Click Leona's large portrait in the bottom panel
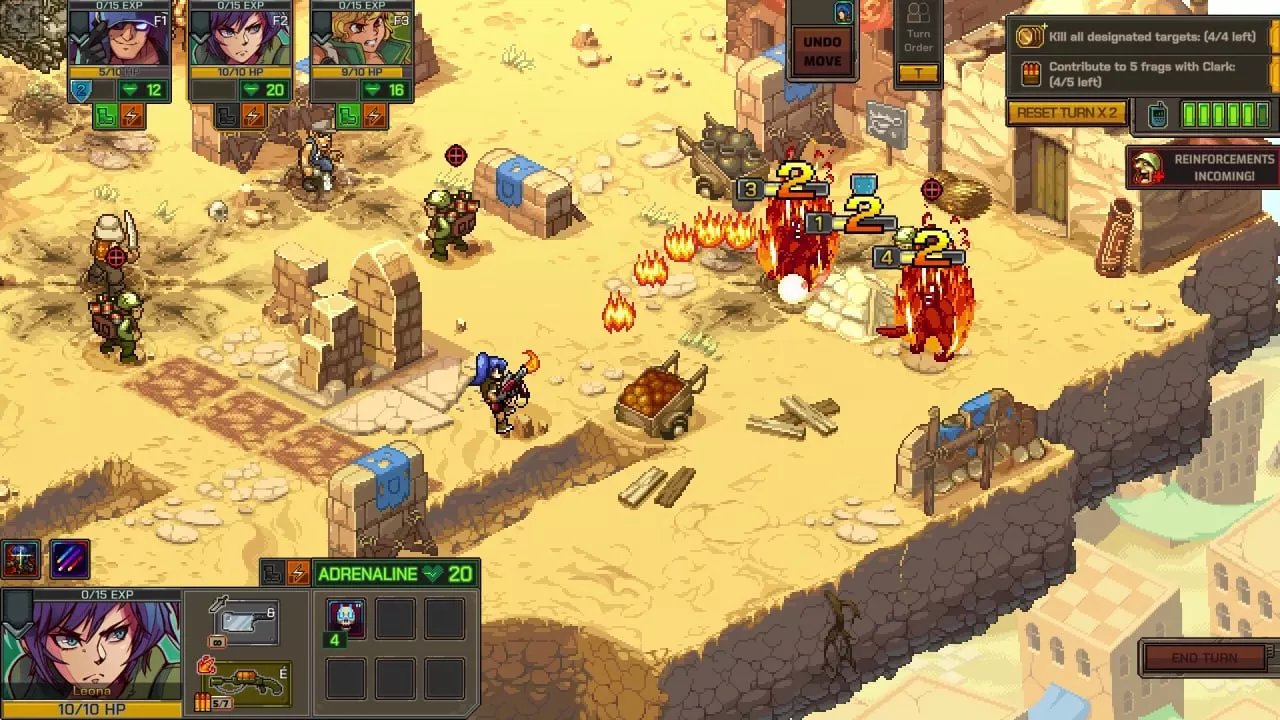Screen dimensions: 1280x720 [92, 650]
